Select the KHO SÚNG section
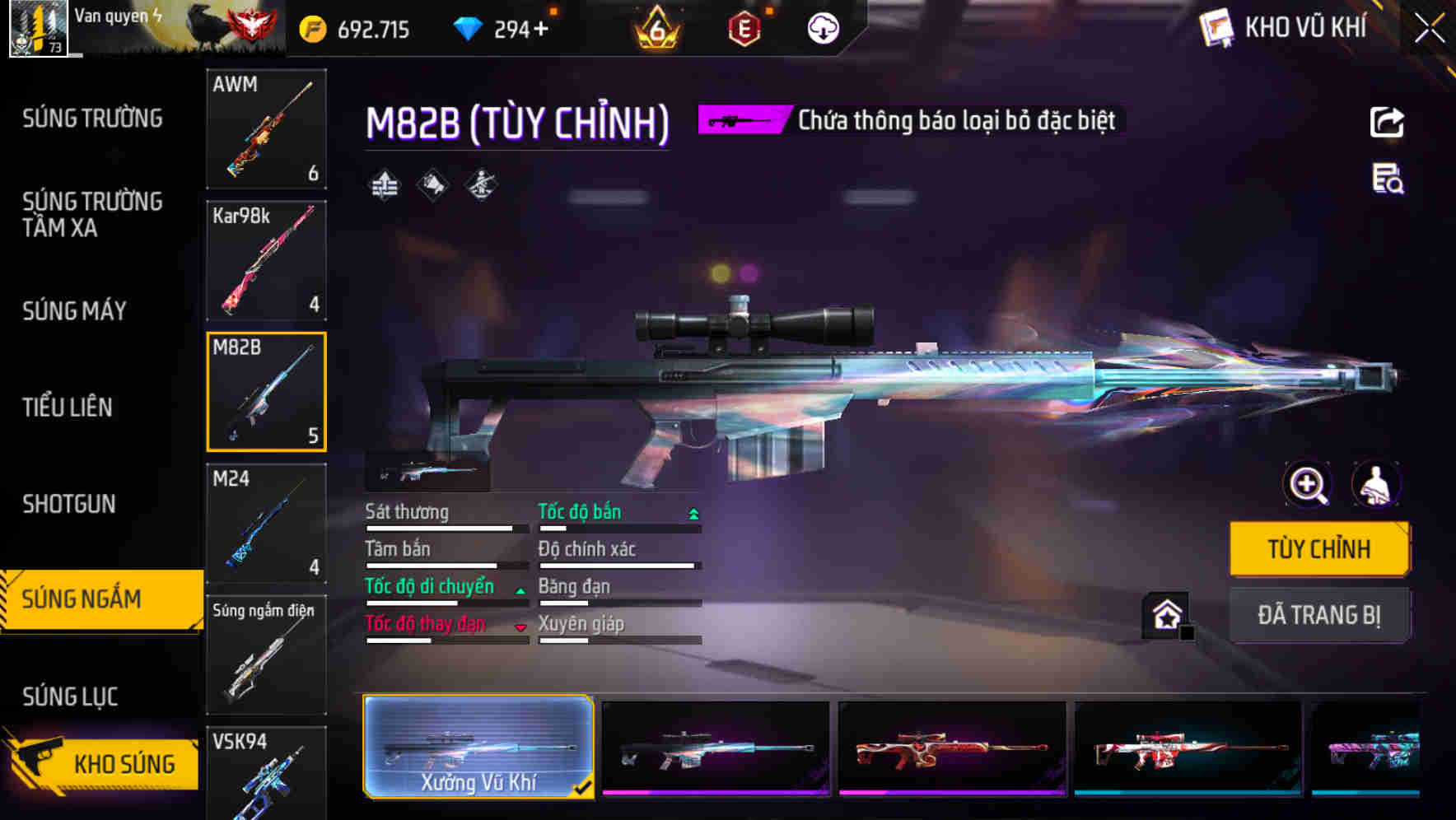1456x820 pixels. point(122,763)
